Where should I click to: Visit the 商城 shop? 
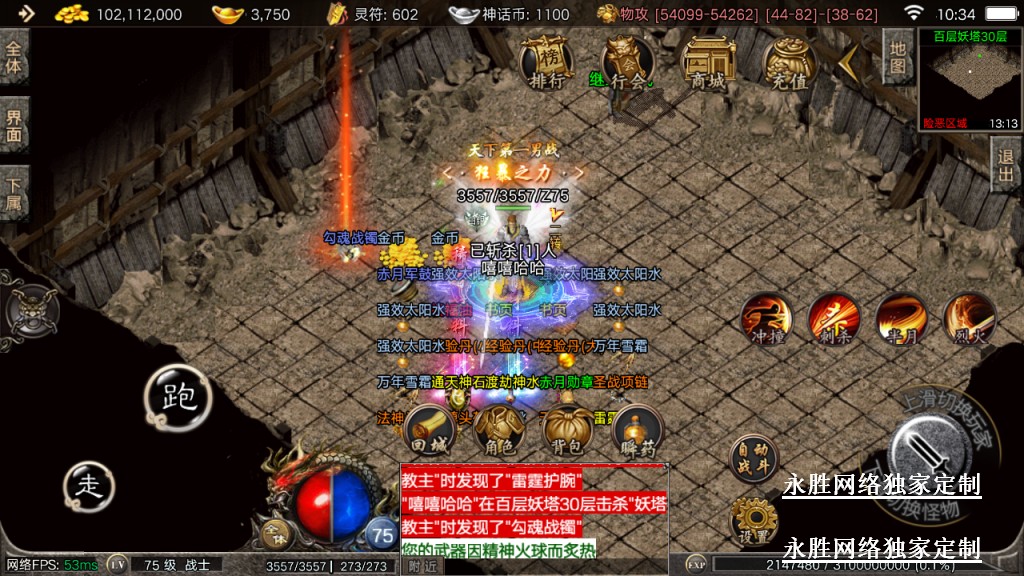pyautogui.click(x=708, y=63)
